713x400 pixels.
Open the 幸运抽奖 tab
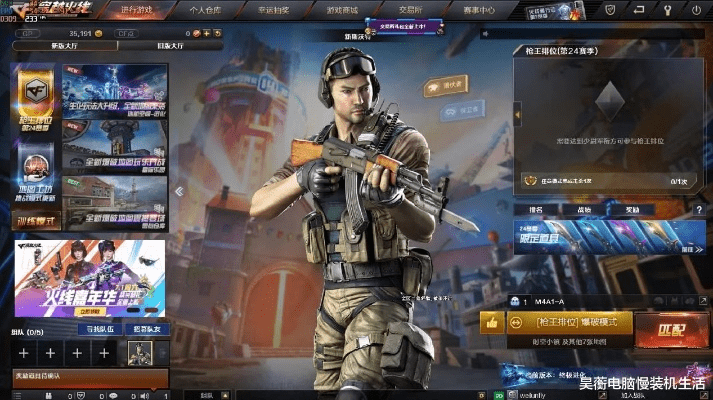click(x=273, y=11)
